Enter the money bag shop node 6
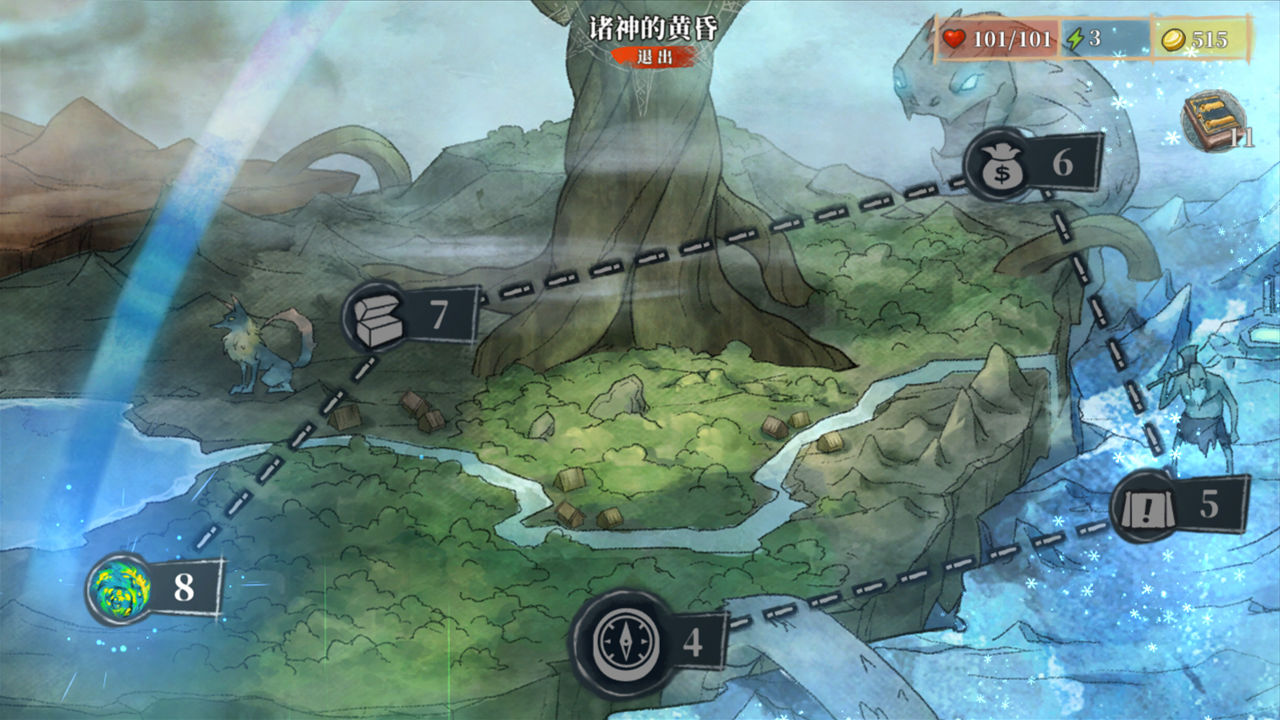The image size is (1280, 720). coord(999,165)
